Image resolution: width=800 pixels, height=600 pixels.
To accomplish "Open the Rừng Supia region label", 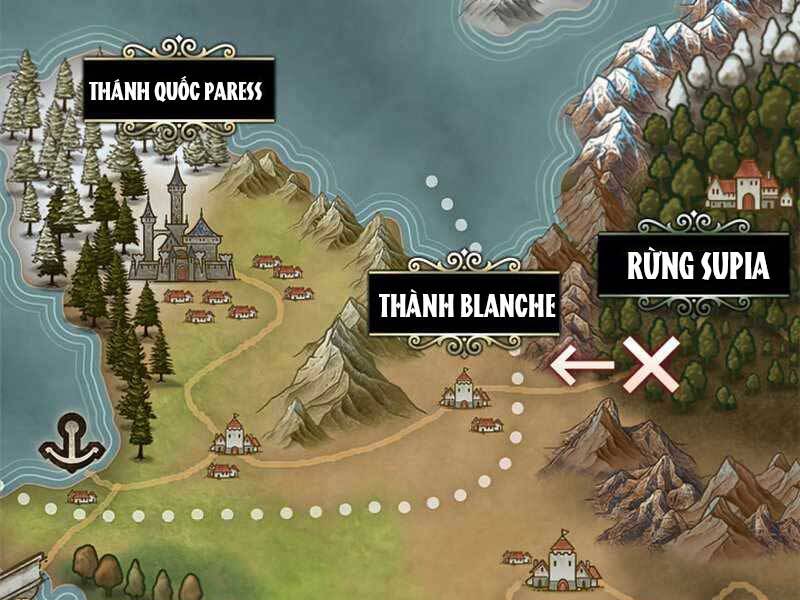I will (x=697, y=267).
